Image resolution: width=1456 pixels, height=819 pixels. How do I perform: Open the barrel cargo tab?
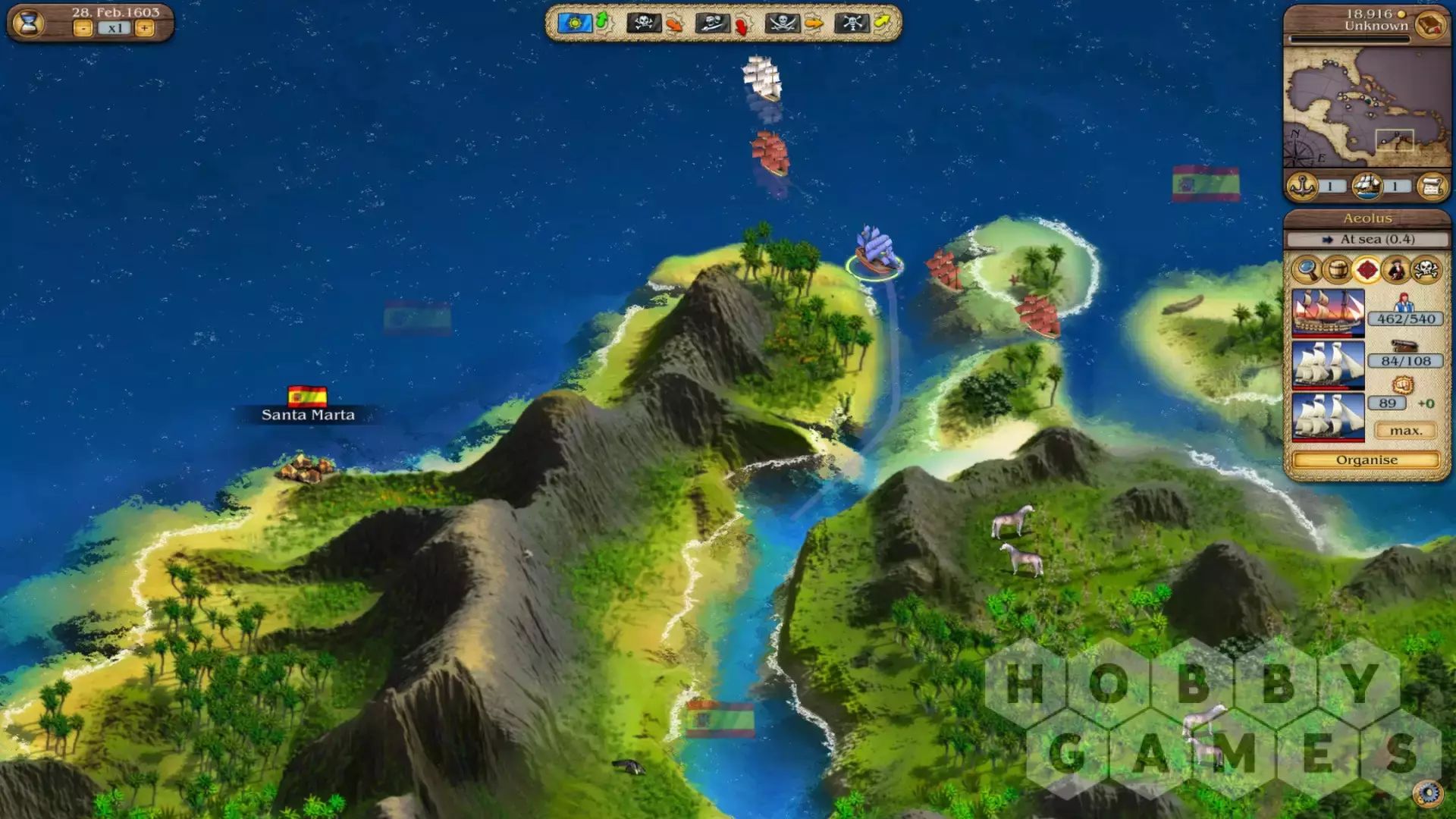1337,269
